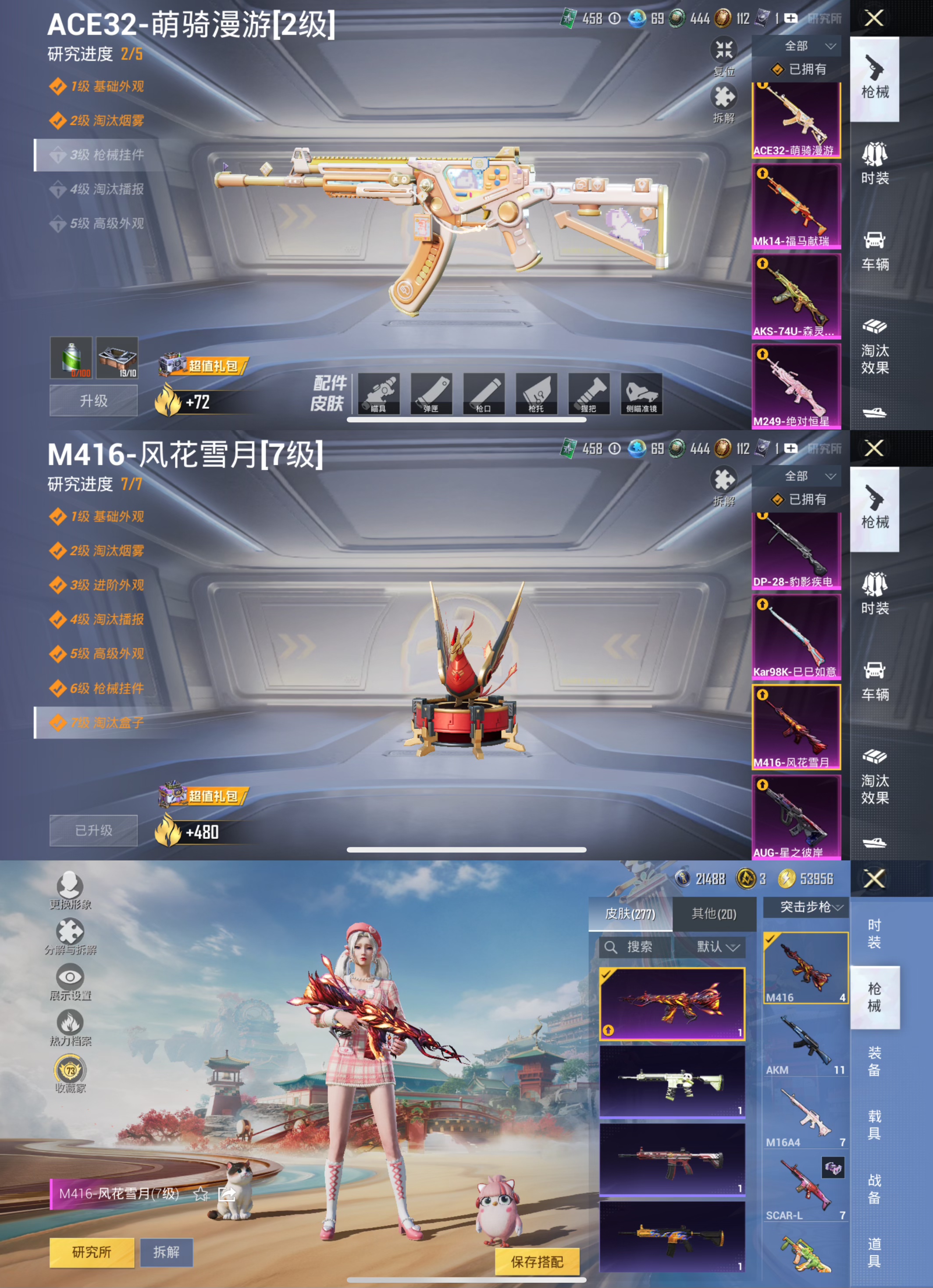Click the 0/100 spray paint gauge
The height and width of the screenshot is (1288, 933).
(71, 358)
